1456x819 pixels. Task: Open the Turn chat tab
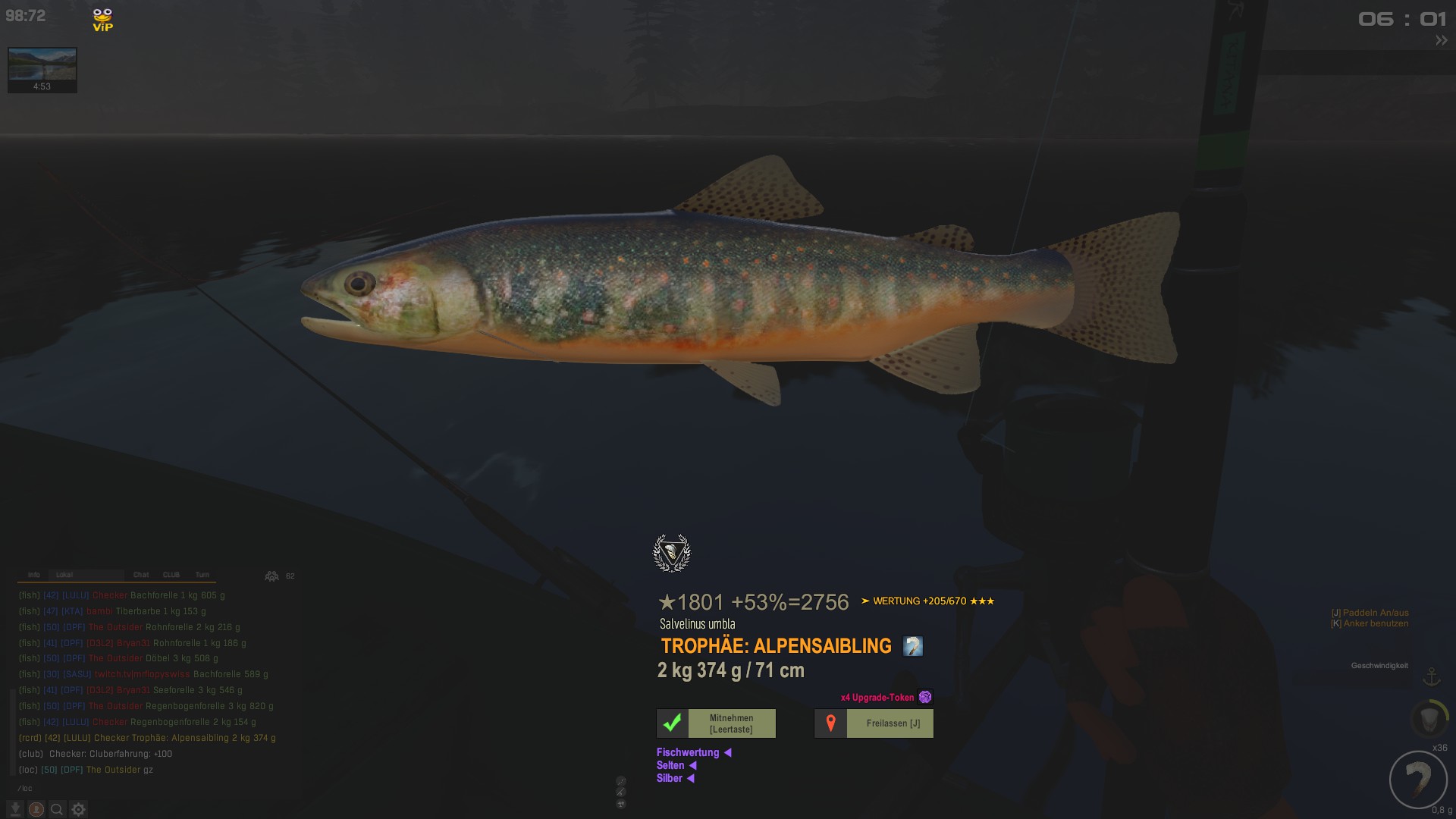pos(202,575)
